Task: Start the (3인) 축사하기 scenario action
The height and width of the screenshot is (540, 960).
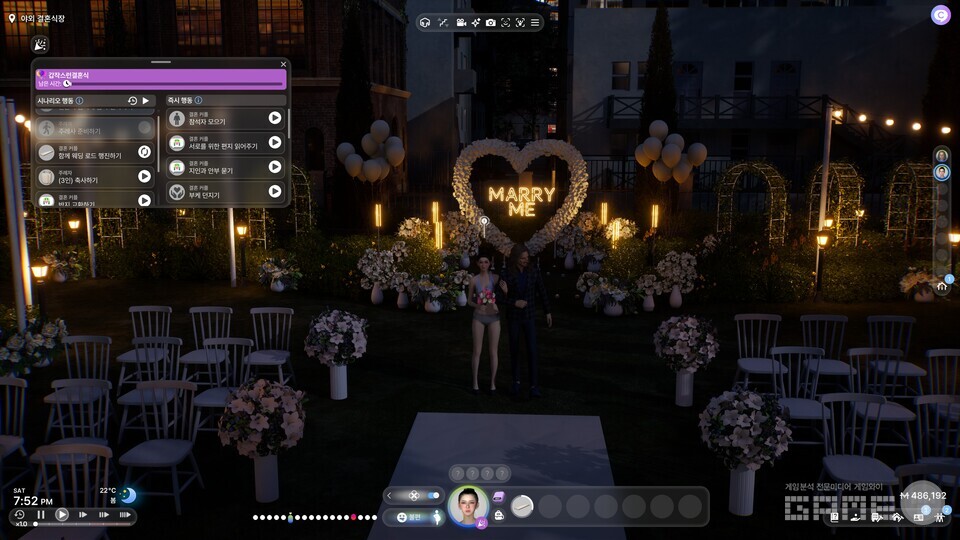Action: click(144, 176)
